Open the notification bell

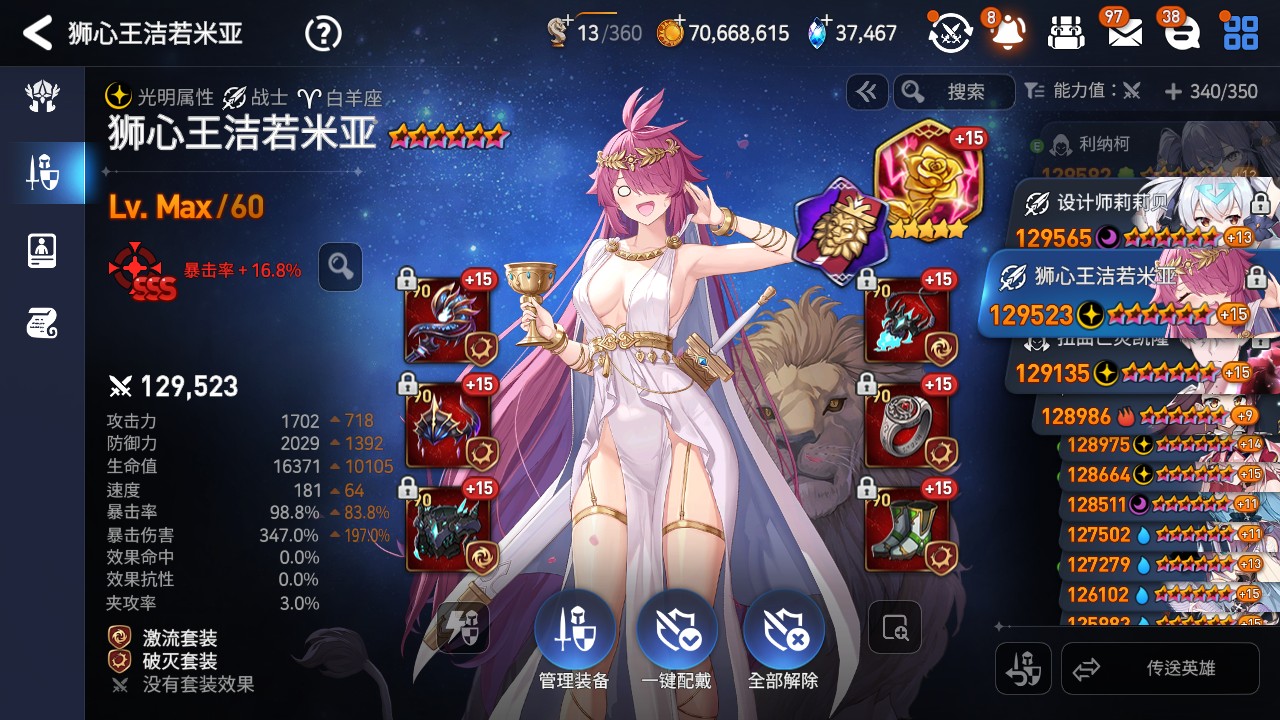tap(1008, 33)
